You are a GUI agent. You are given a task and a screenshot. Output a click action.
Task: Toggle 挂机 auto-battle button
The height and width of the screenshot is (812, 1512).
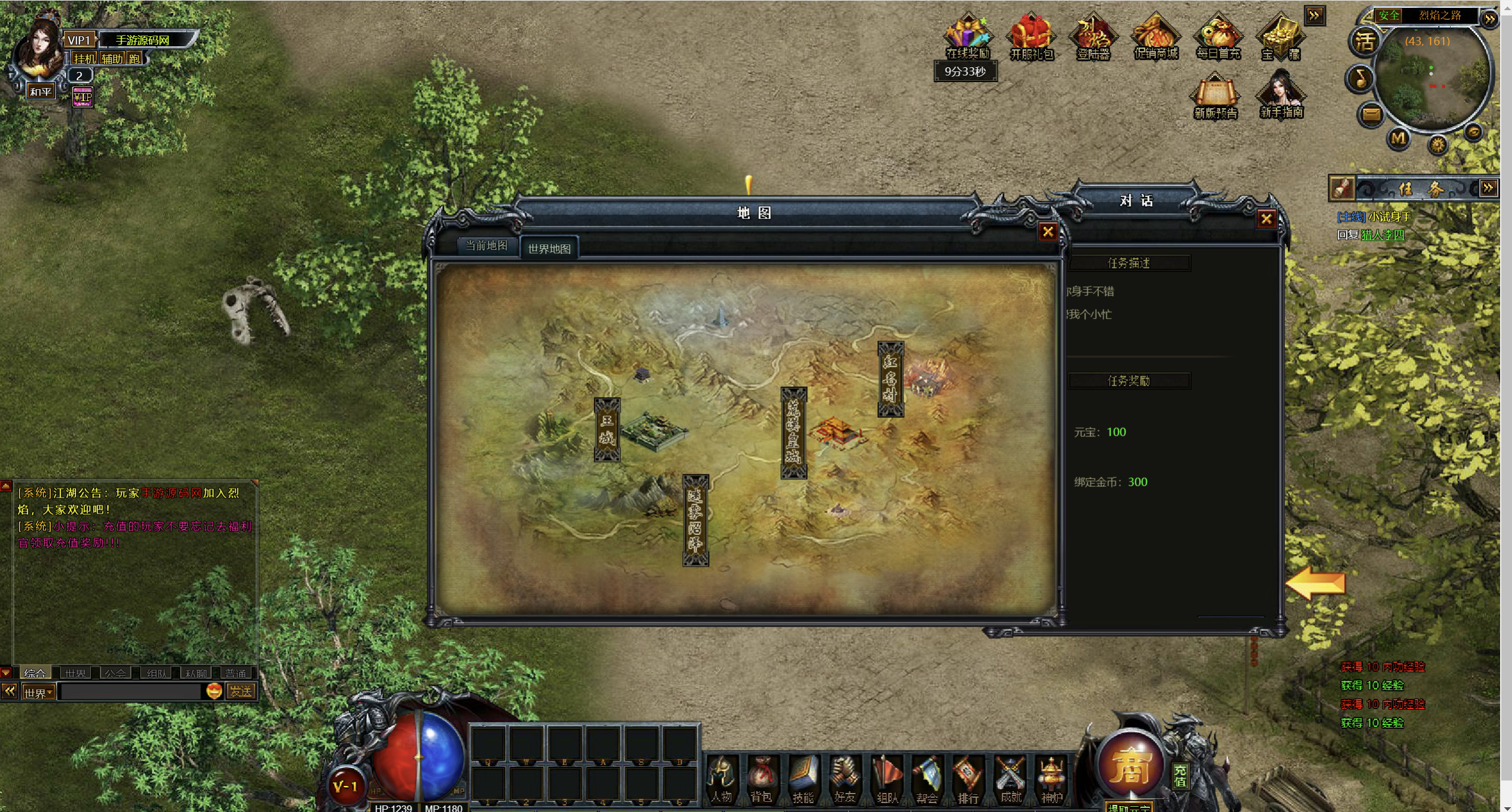click(x=84, y=58)
